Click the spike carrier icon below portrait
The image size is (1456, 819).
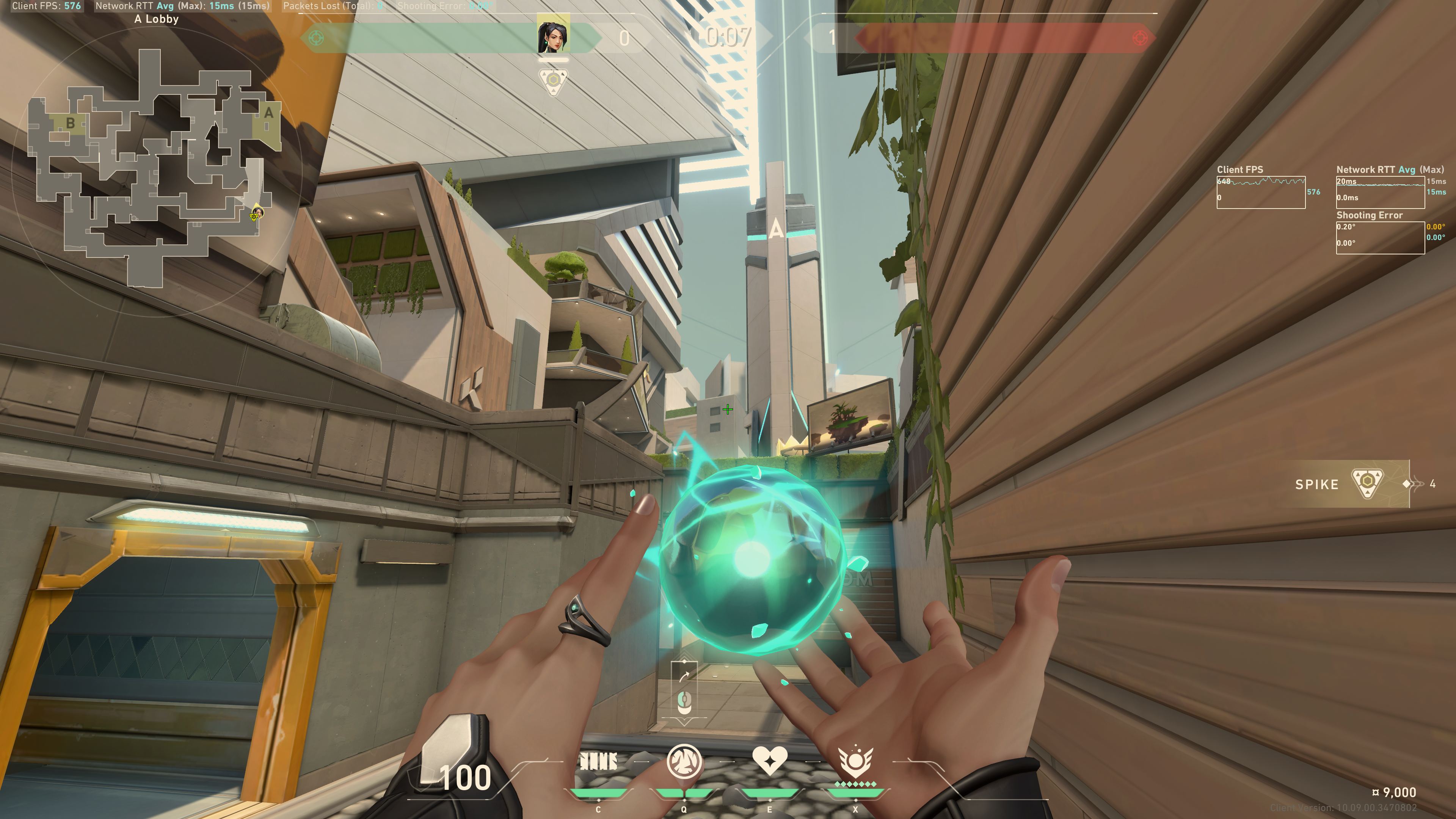(x=553, y=82)
